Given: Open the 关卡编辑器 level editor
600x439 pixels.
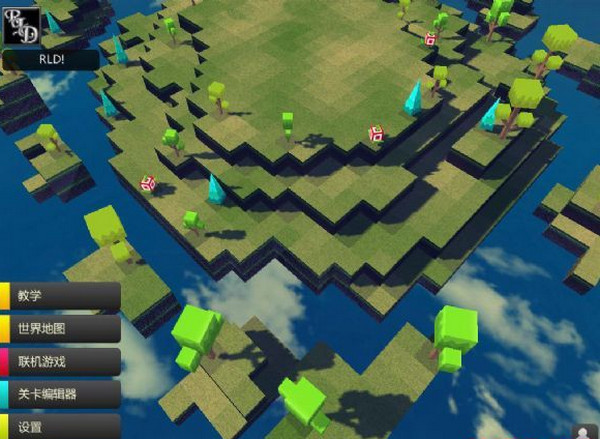Looking at the screenshot, I should [x=62, y=394].
